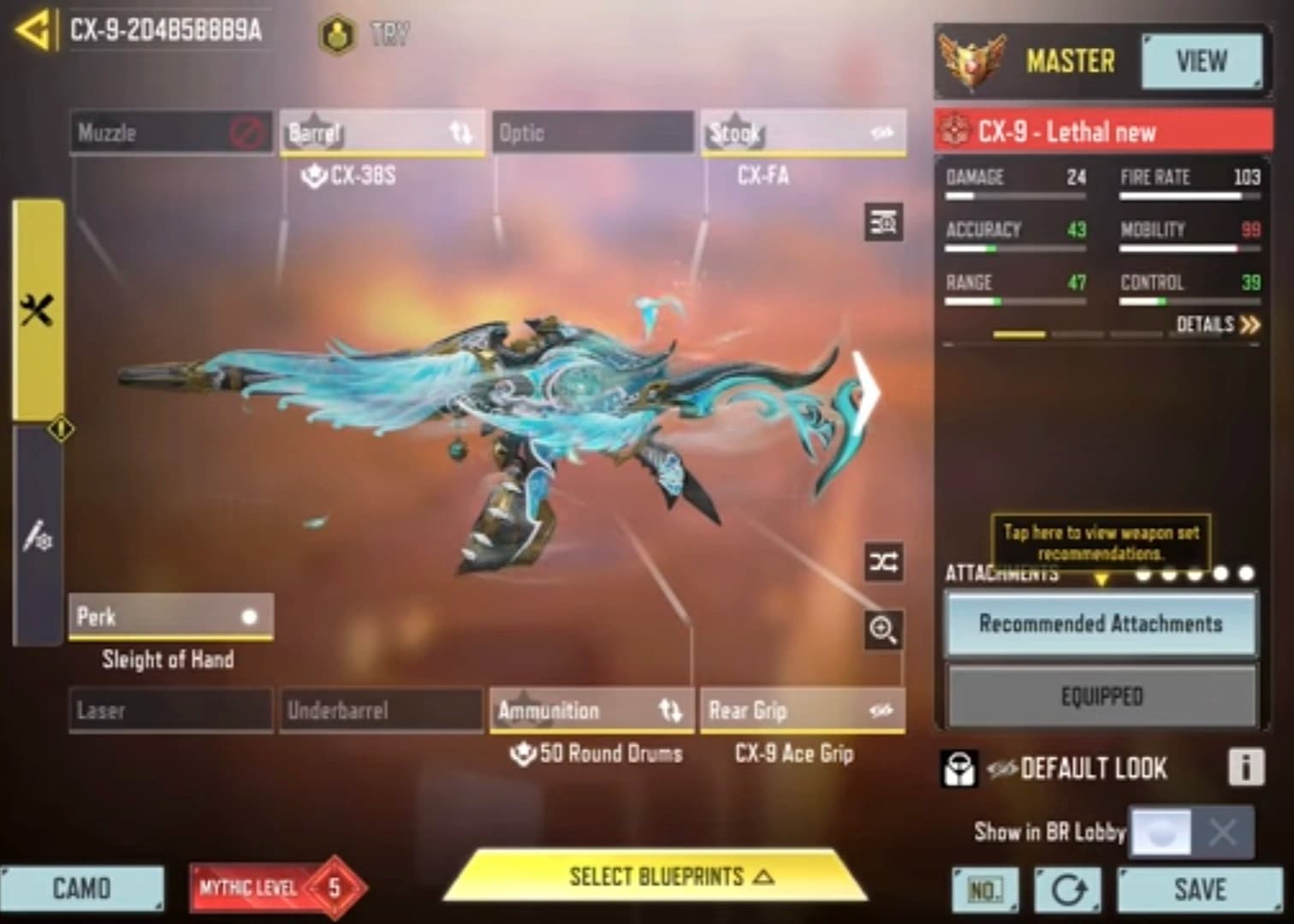This screenshot has width=1294, height=924.
Task: Apply Recommended Attachments
Action: [1101, 624]
